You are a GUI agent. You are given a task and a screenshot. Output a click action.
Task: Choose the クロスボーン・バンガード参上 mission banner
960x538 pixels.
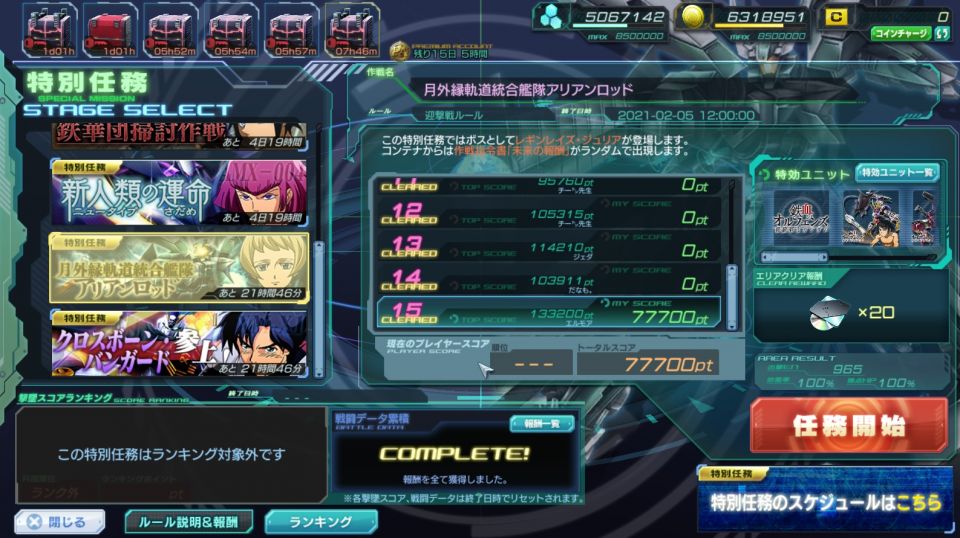(179, 343)
